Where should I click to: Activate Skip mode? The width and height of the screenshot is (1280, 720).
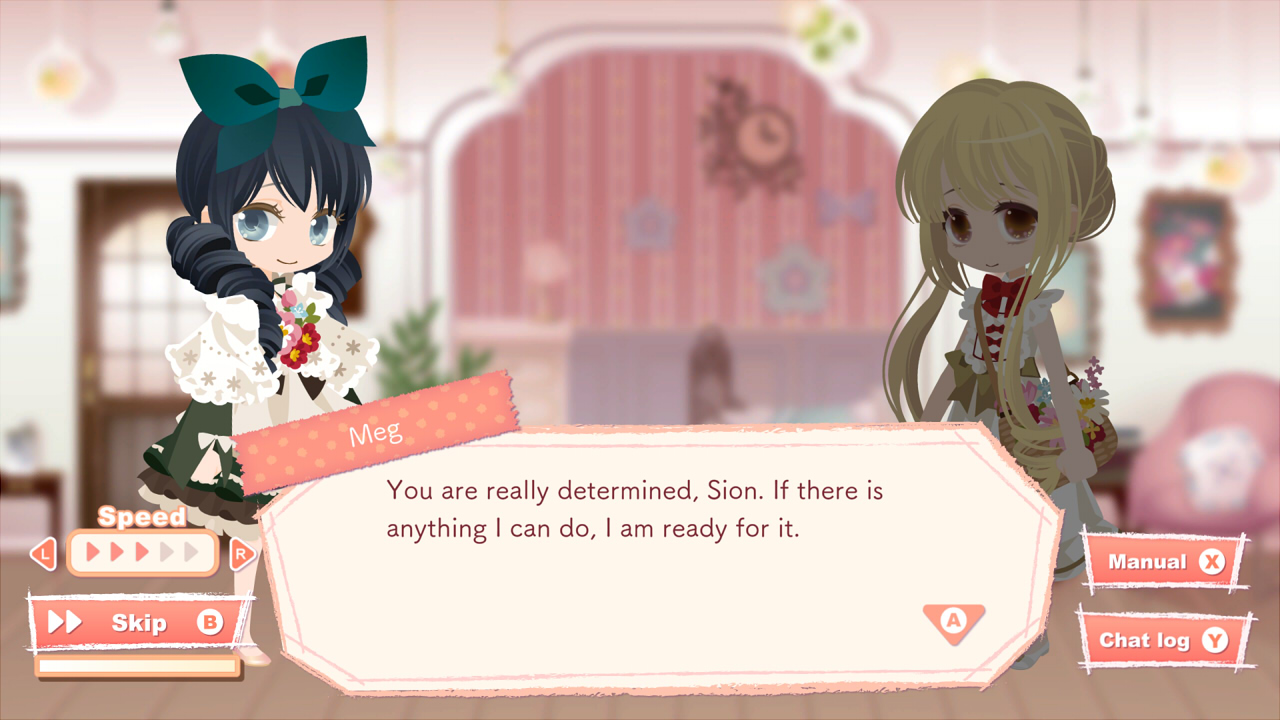pyautogui.click(x=138, y=622)
